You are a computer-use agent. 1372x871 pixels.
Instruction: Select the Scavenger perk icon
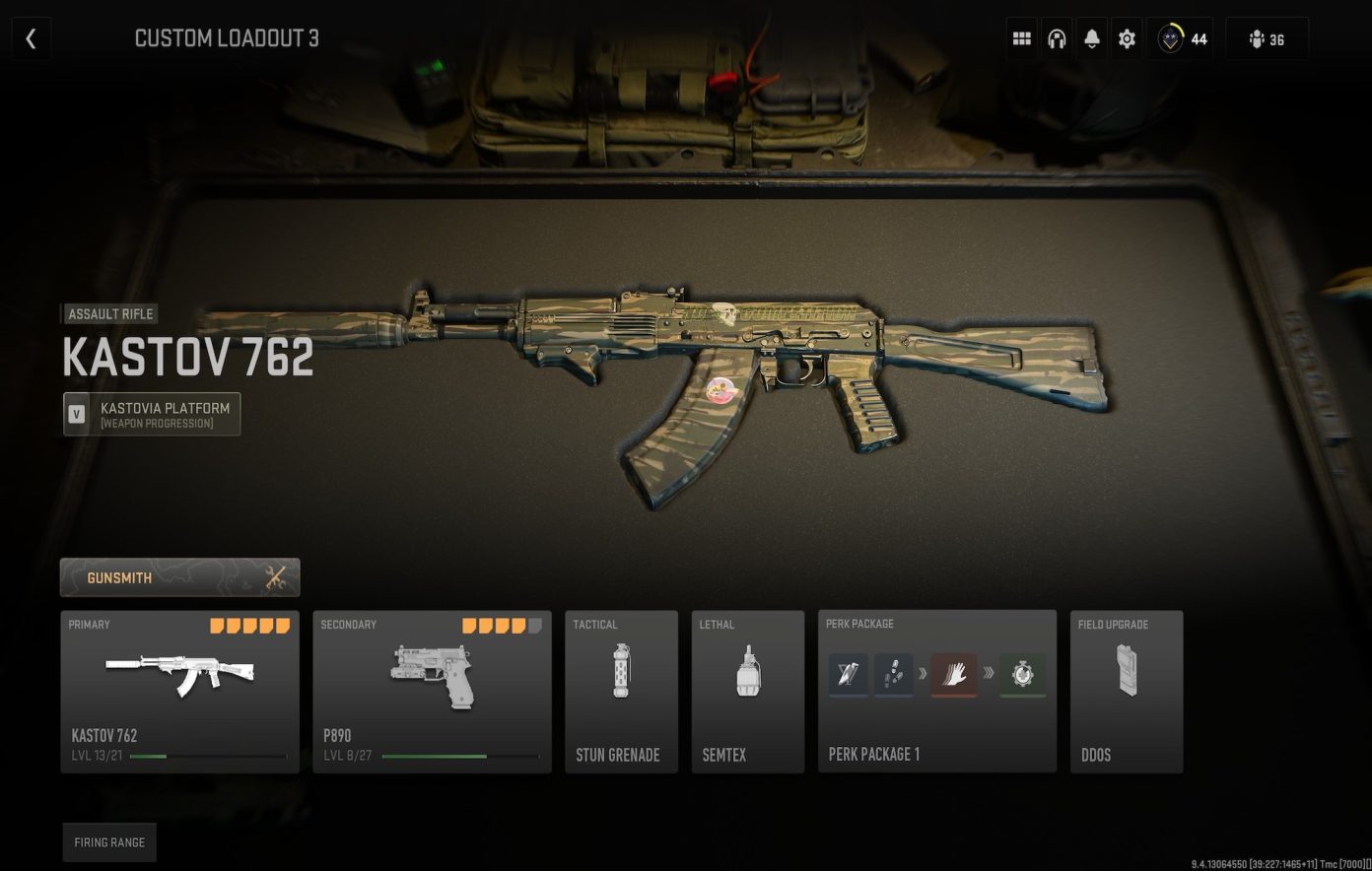[849, 674]
